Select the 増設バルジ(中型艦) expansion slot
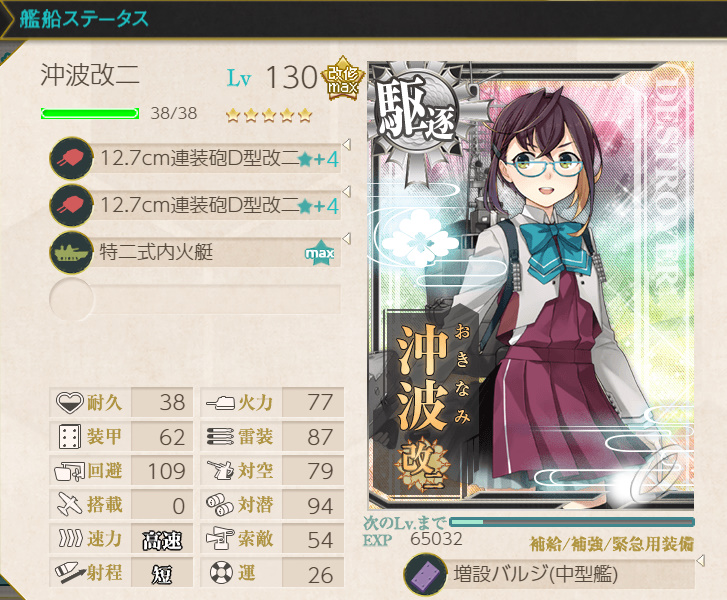The width and height of the screenshot is (727, 600). coord(548,575)
